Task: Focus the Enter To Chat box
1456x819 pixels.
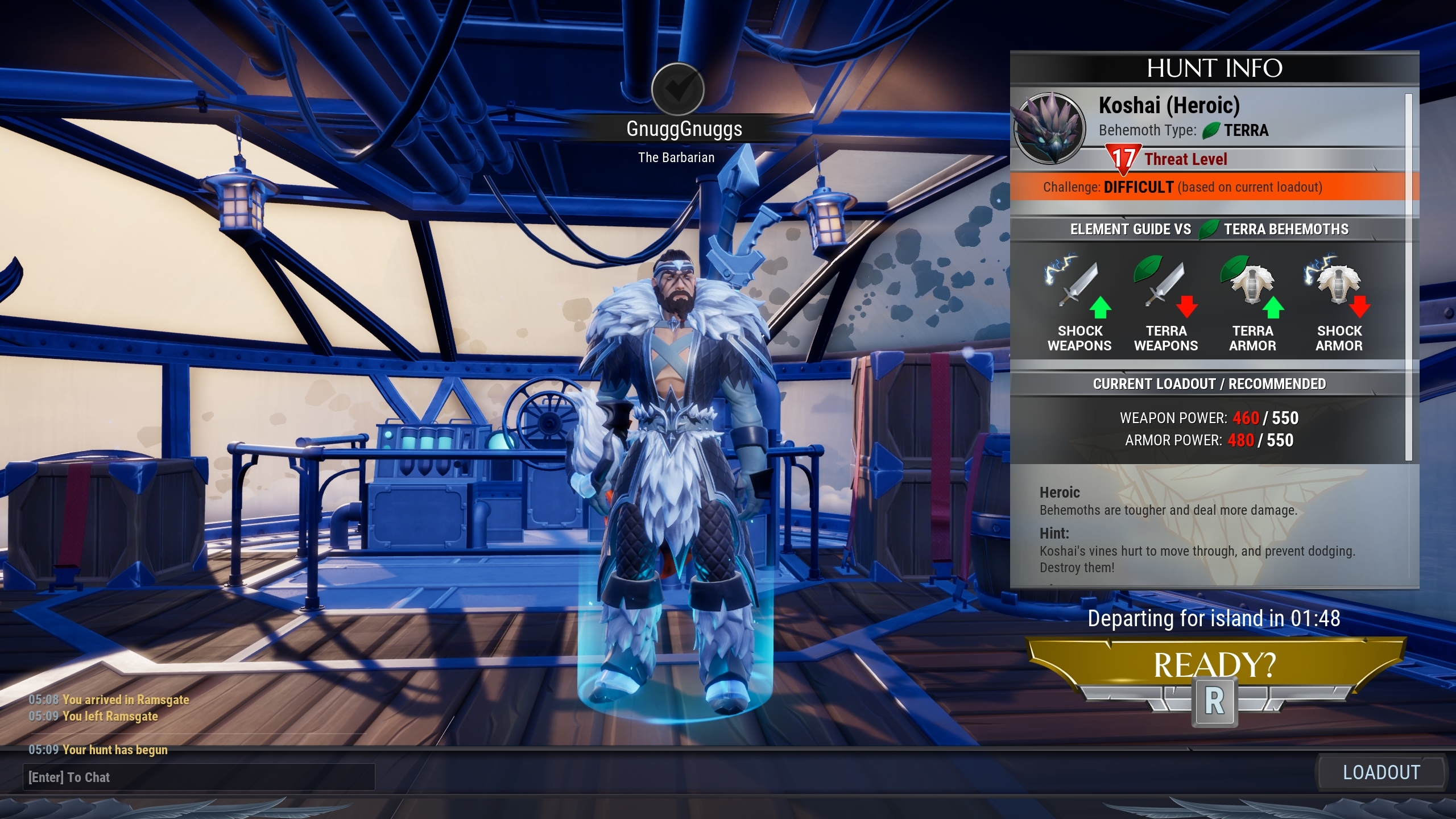Action: pos(199,777)
